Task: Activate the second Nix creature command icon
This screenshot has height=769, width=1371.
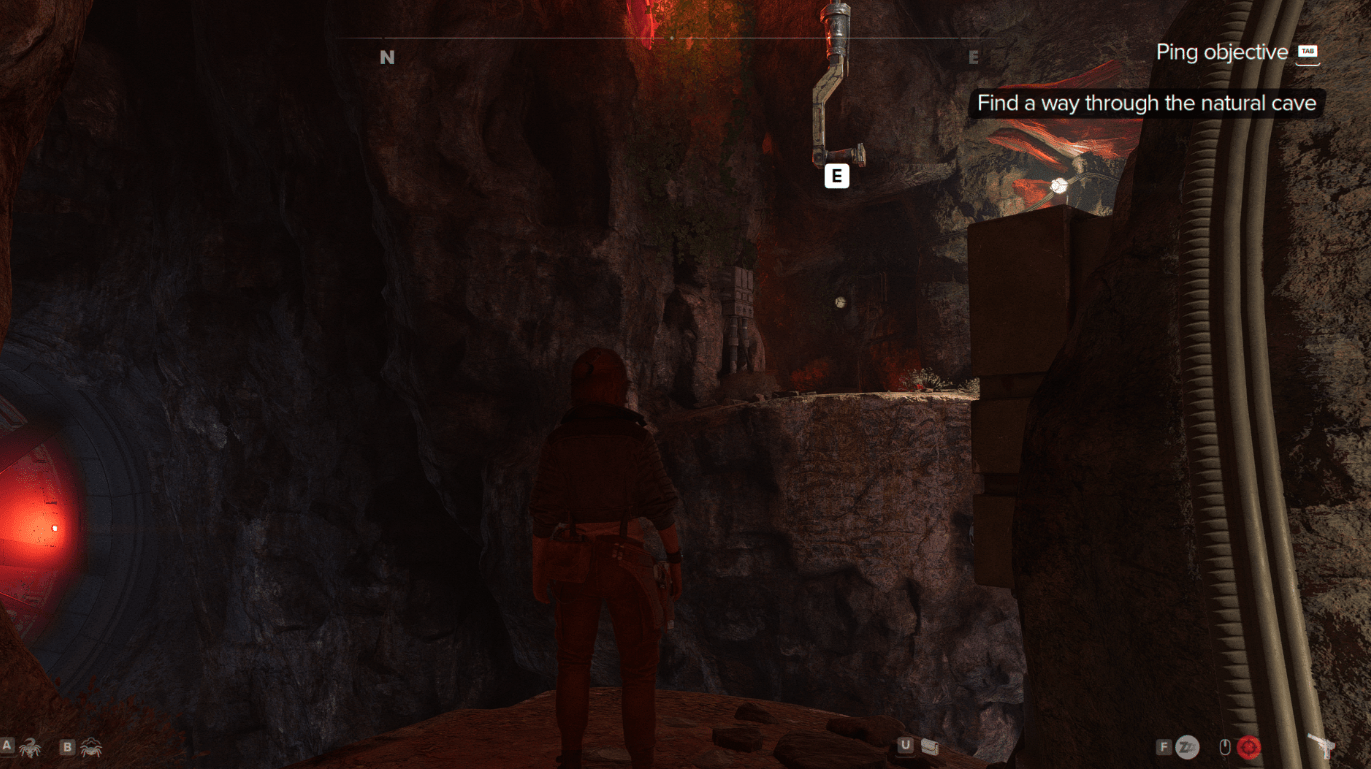Action: [x=90, y=747]
